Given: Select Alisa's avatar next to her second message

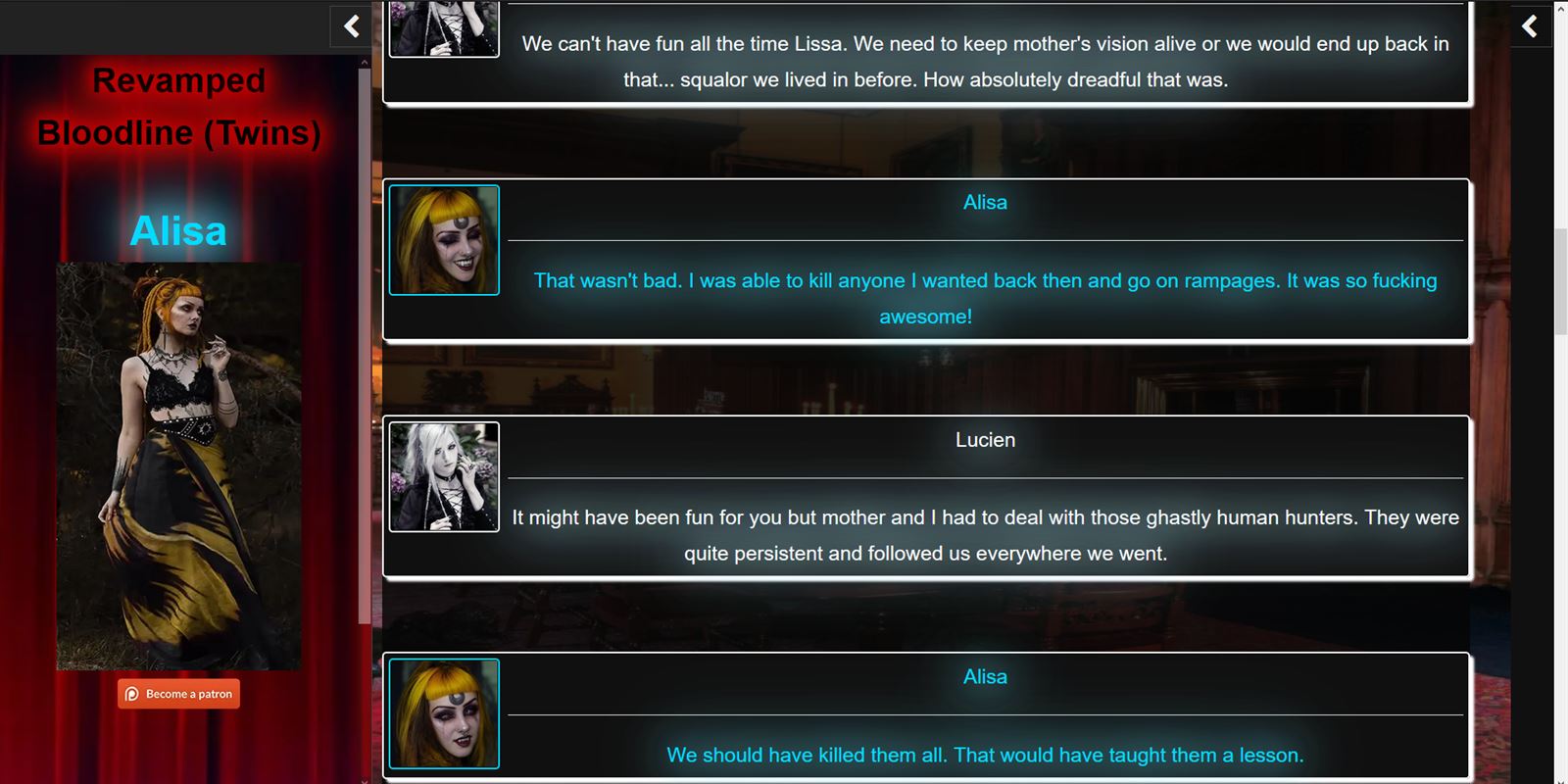Looking at the screenshot, I should tap(444, 712).
